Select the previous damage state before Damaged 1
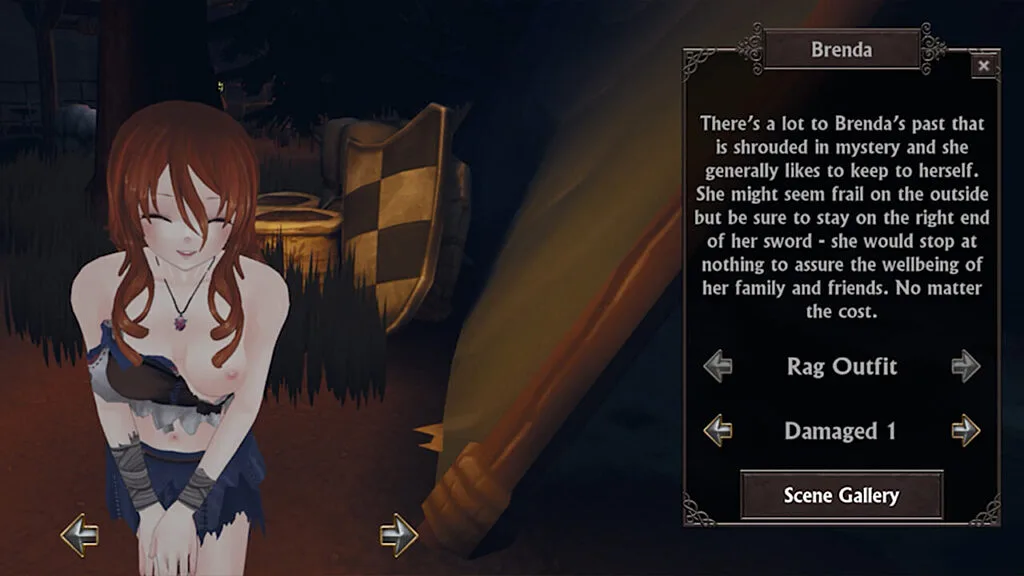The image size is (1024, 576). pos(718,431)
